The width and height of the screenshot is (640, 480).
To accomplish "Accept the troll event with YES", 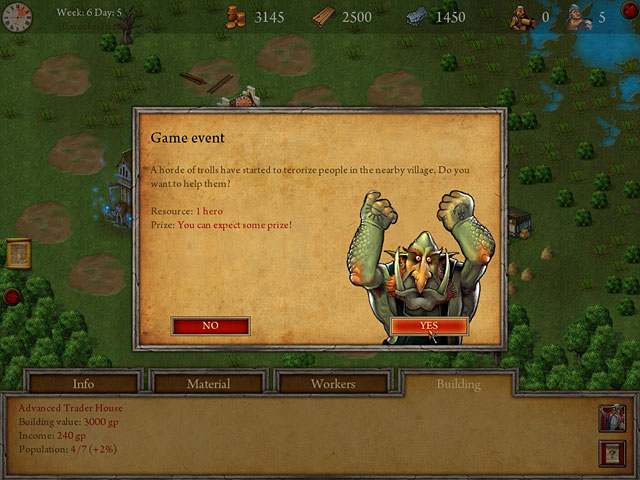I will pyautogui.click(x=428, y=326).
